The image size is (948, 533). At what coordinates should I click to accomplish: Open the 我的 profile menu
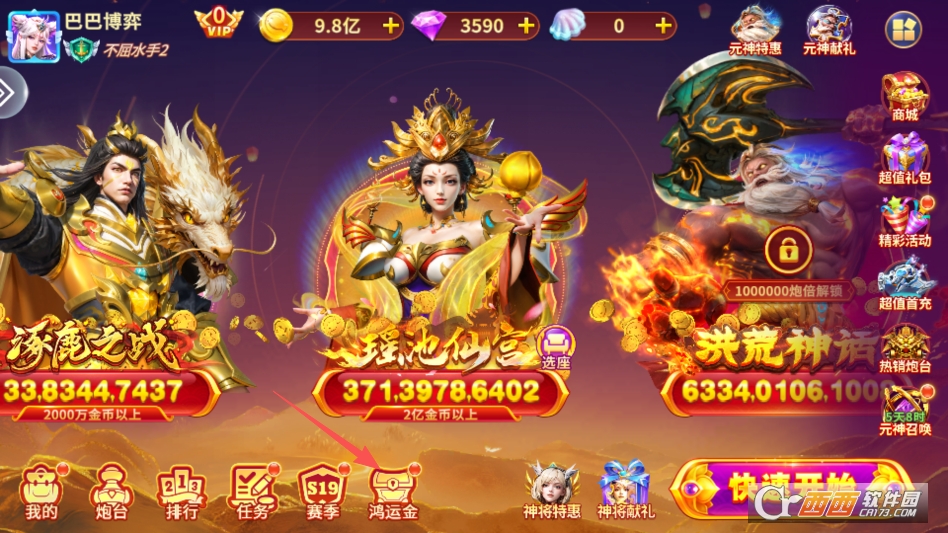pyautogui.click(x=41, y=491)
